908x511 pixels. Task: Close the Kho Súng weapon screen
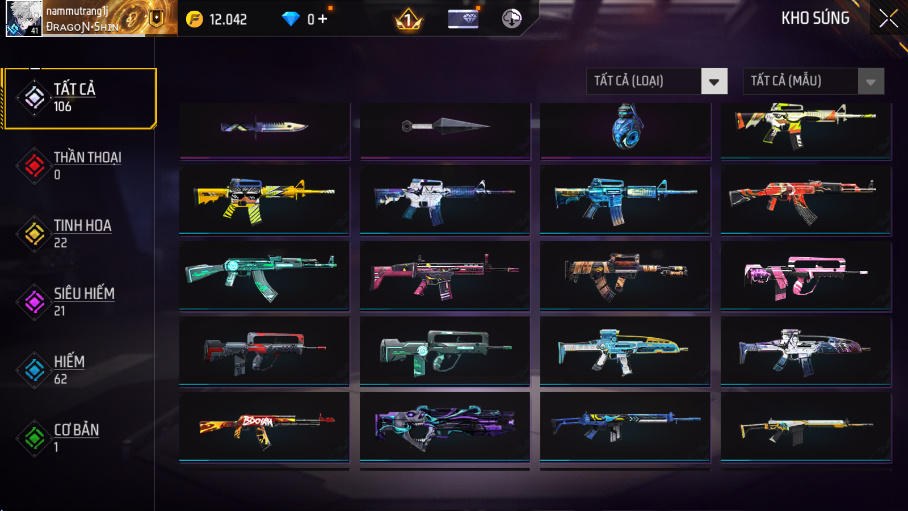tap(888, 18)
